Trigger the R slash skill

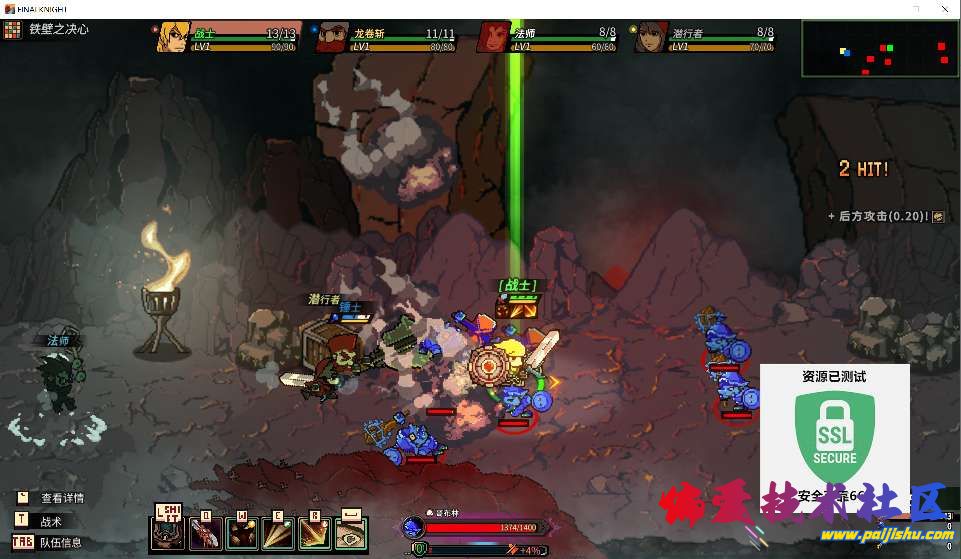coord(314,533)
